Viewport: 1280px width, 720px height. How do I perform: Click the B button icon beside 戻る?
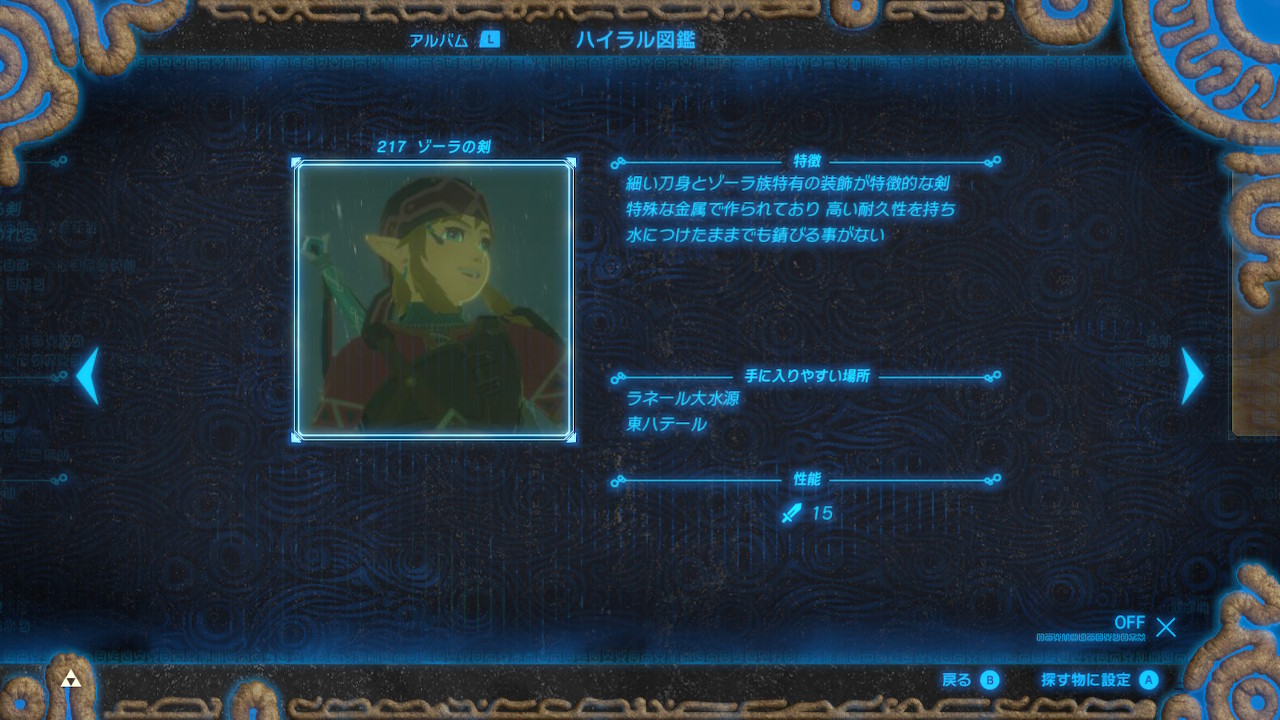tap(988, 678)
